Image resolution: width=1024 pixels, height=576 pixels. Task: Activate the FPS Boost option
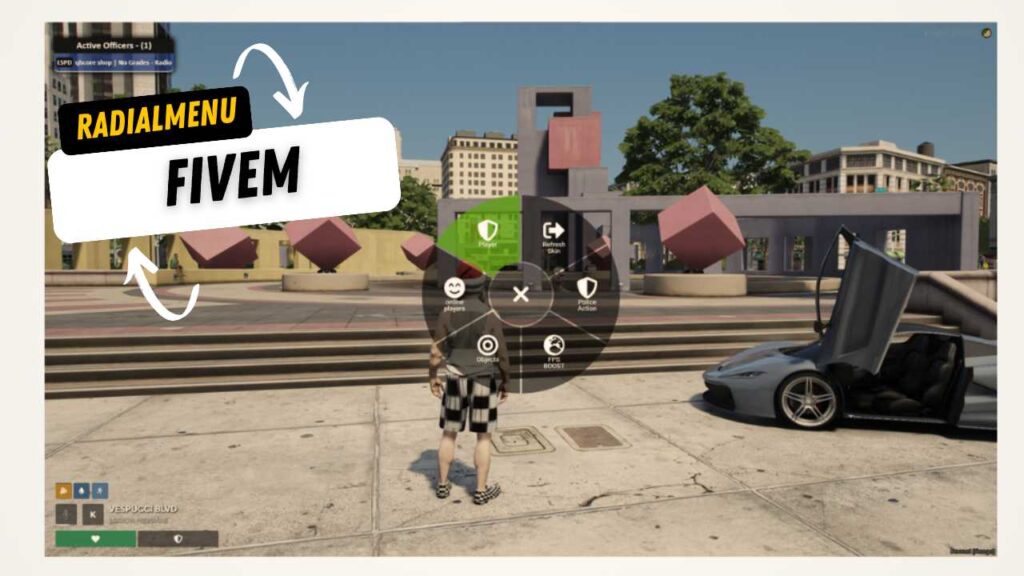pos(554,351)
